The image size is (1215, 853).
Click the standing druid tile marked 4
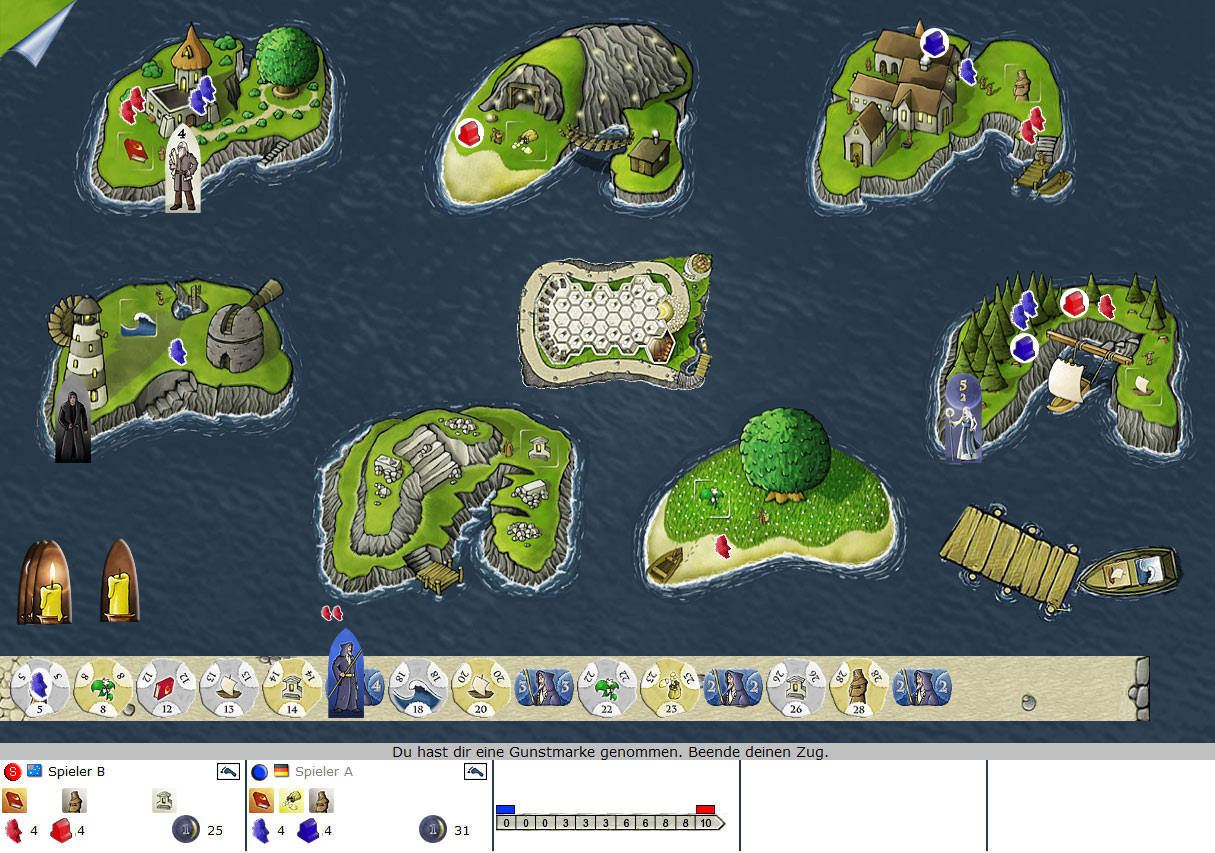click(x=348, y=673)
